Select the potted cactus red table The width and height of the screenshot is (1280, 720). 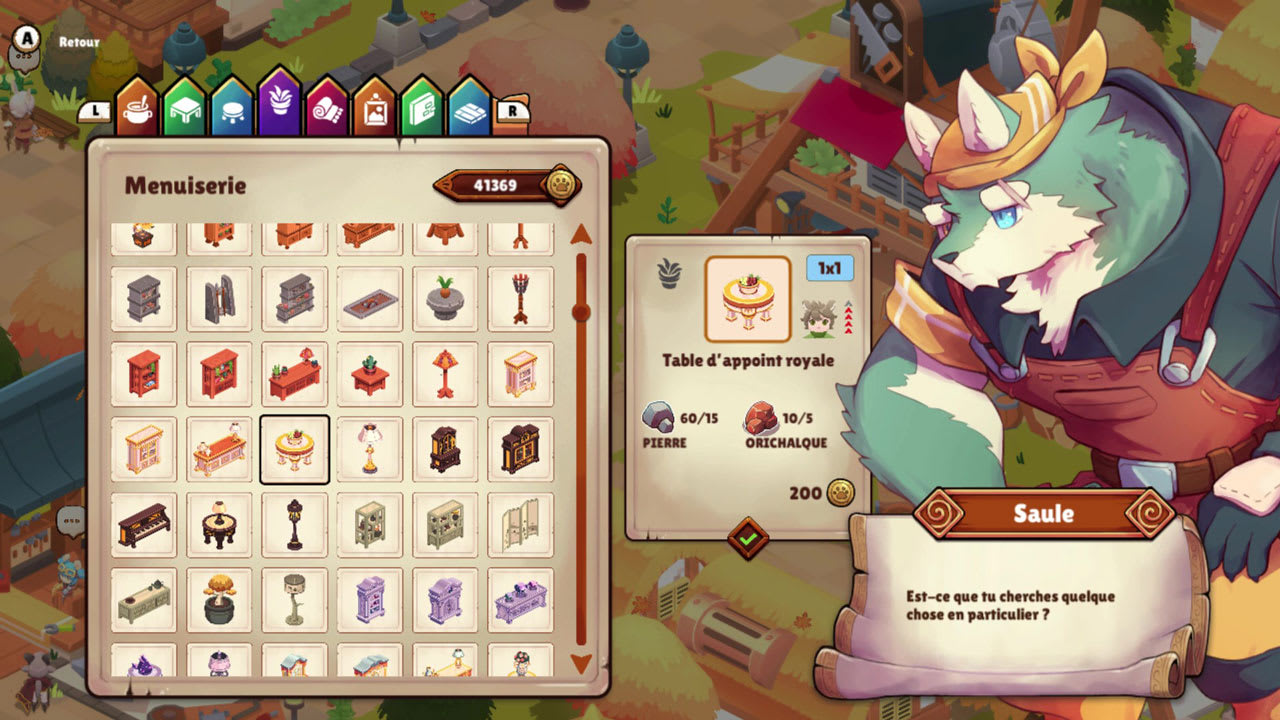370,374
